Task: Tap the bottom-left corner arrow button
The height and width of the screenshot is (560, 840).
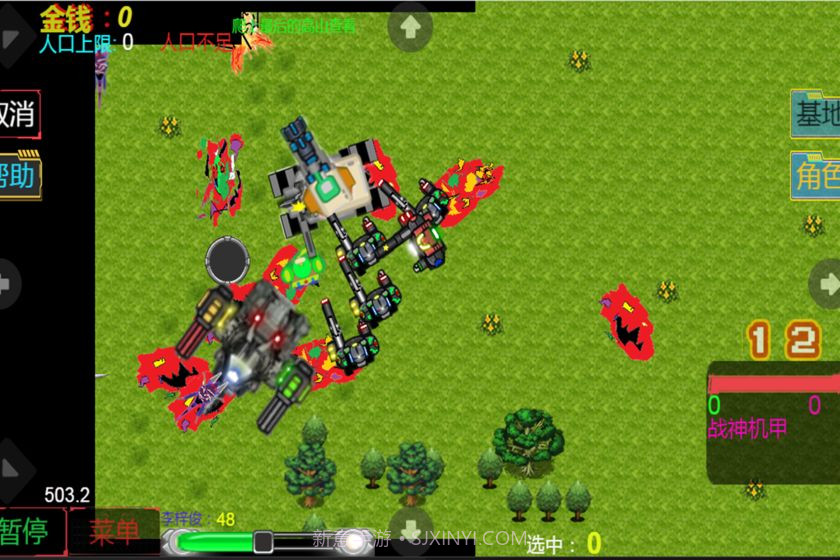Action: pos(12,470)
